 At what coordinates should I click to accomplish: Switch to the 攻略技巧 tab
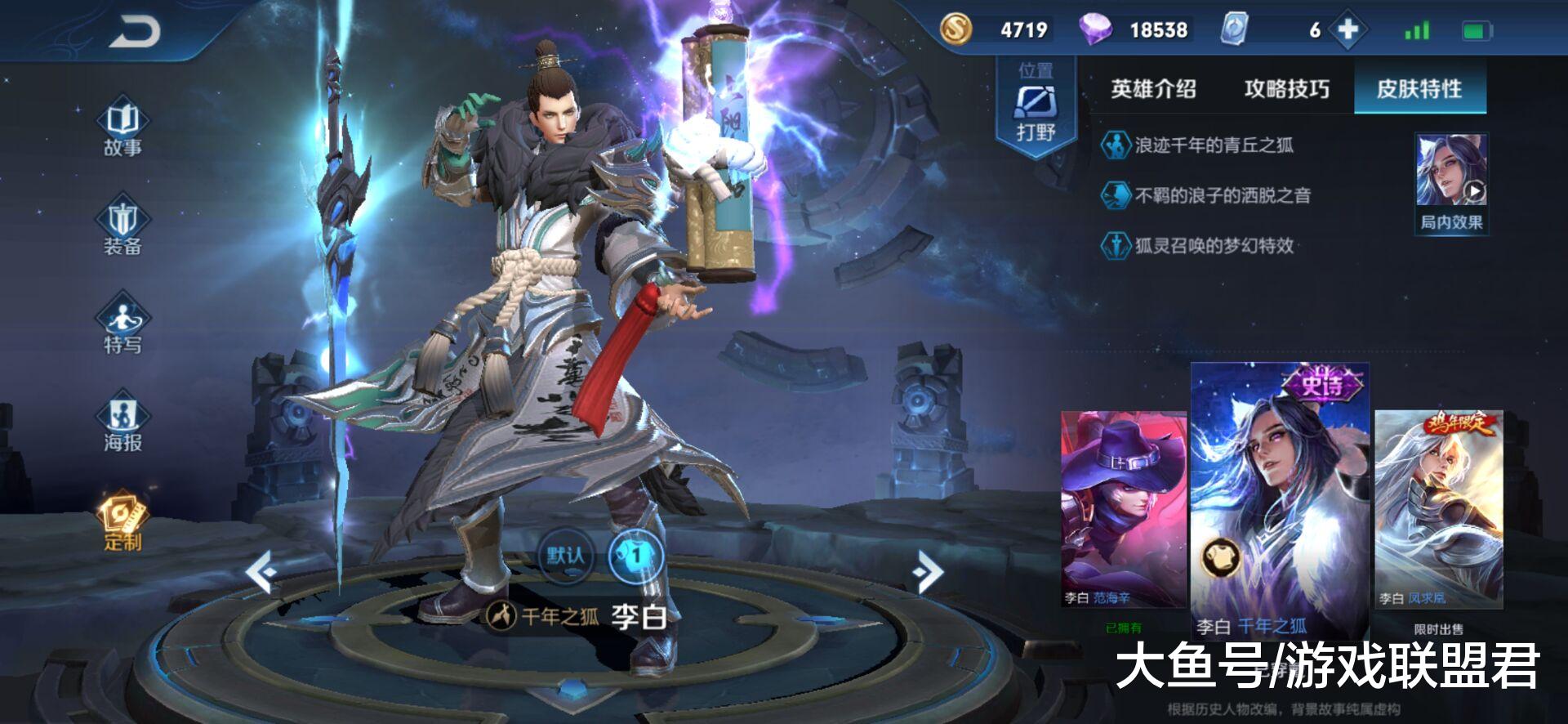point(1286,89)
